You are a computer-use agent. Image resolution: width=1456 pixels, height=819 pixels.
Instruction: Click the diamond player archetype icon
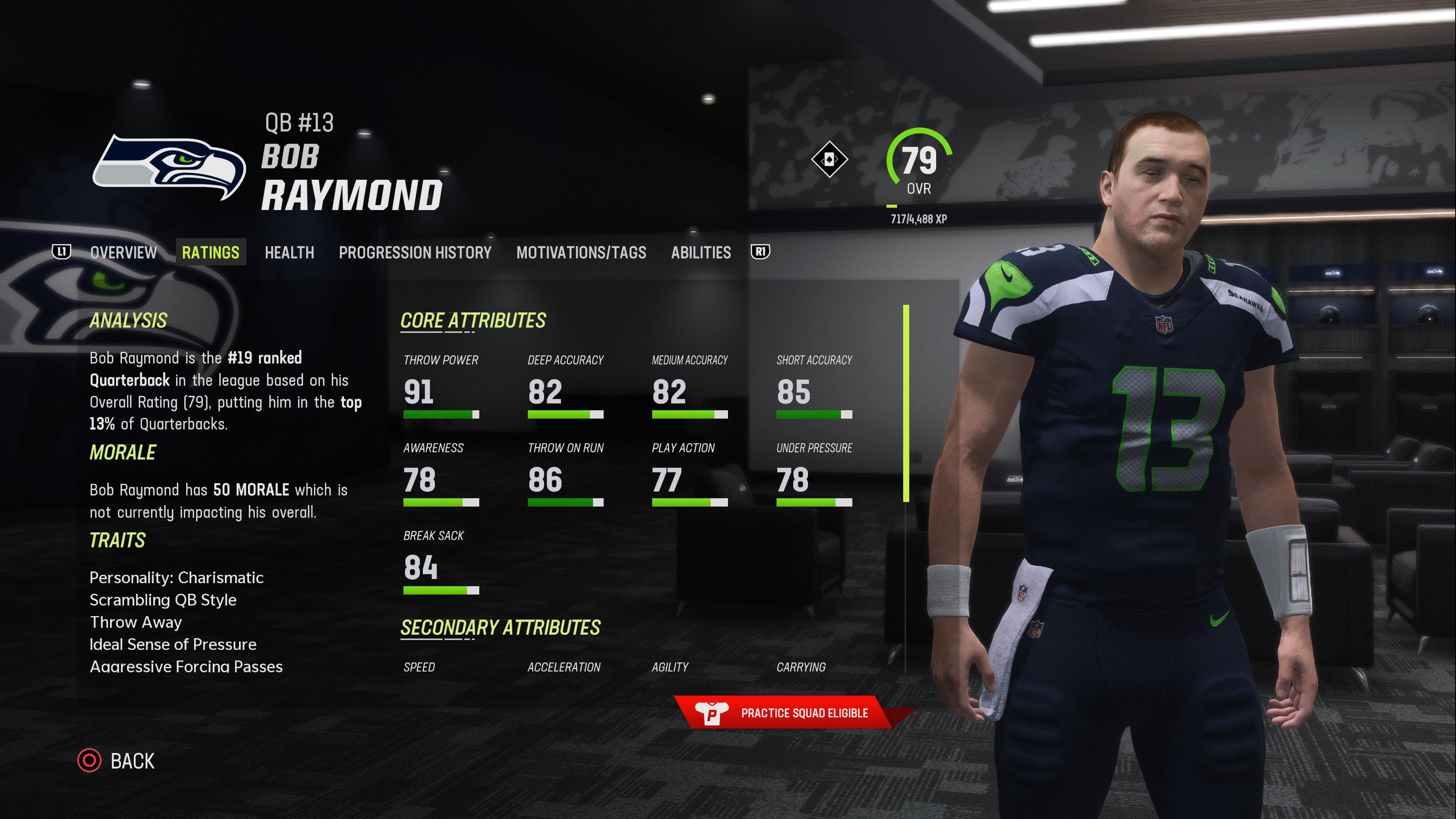pyautogui.click(x=828, y=159)
